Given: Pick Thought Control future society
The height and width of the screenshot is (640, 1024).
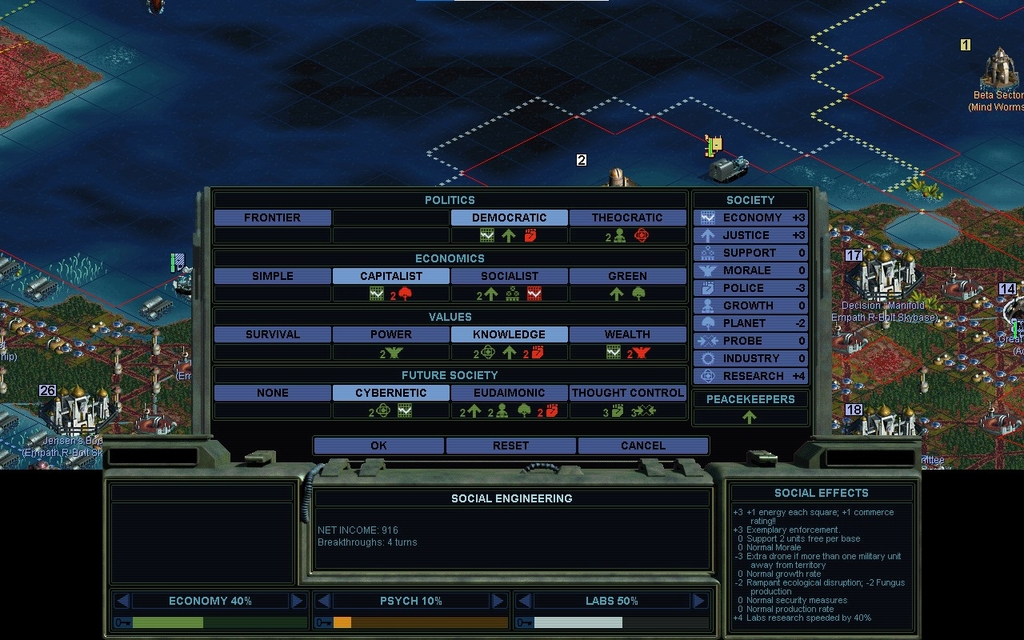Looking at the screenshot, I should coord(627,393).
